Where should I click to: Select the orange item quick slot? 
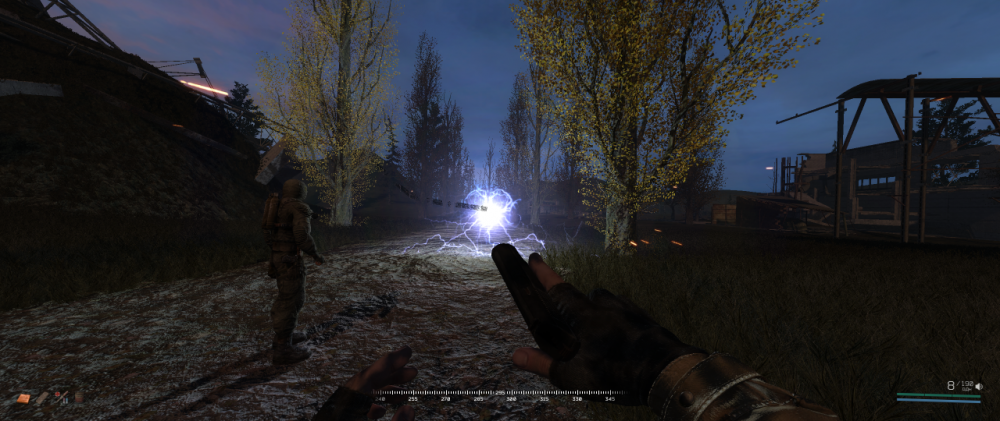[x=23, y=398]
